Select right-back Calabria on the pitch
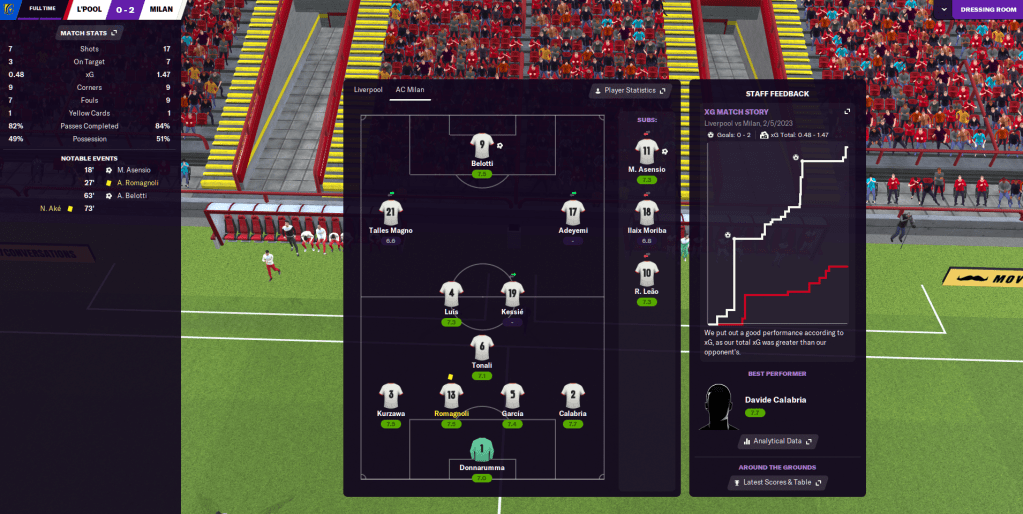Image resolution: width=1023 pixels, height=514 pixels. (573, 396)
